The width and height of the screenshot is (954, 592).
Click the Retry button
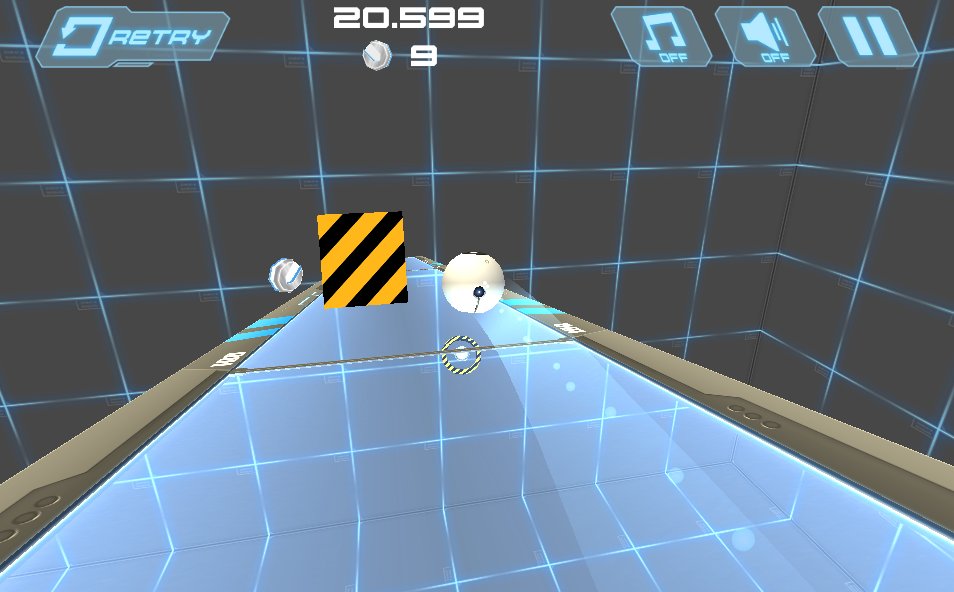(134, 37)
